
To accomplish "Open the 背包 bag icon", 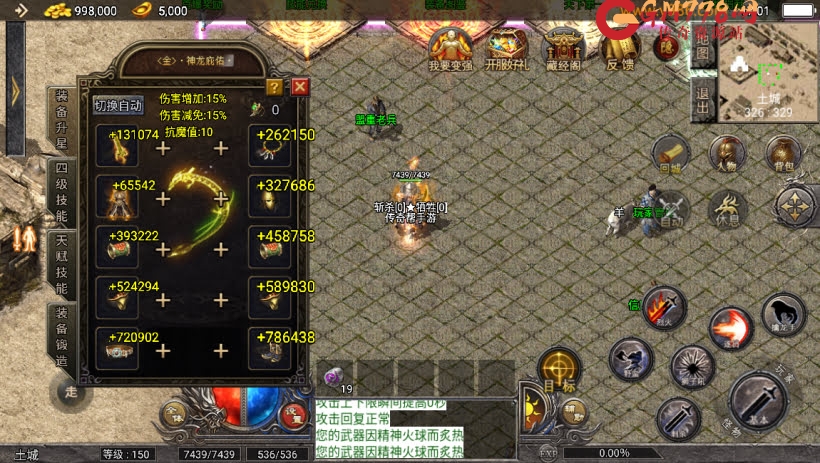I will tap(783, 154).
